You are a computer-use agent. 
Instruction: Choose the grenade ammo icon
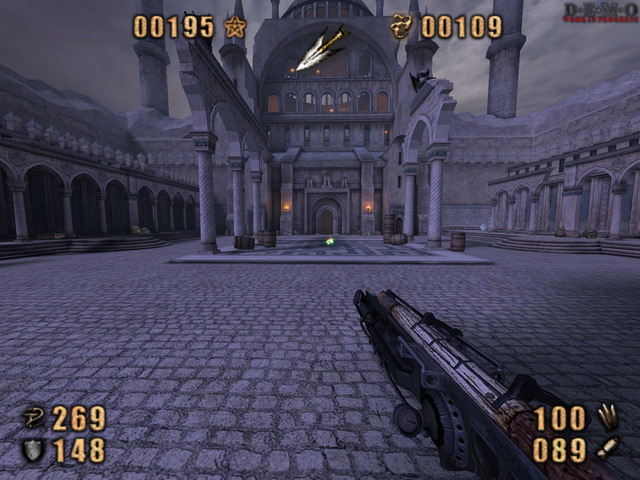607,449
